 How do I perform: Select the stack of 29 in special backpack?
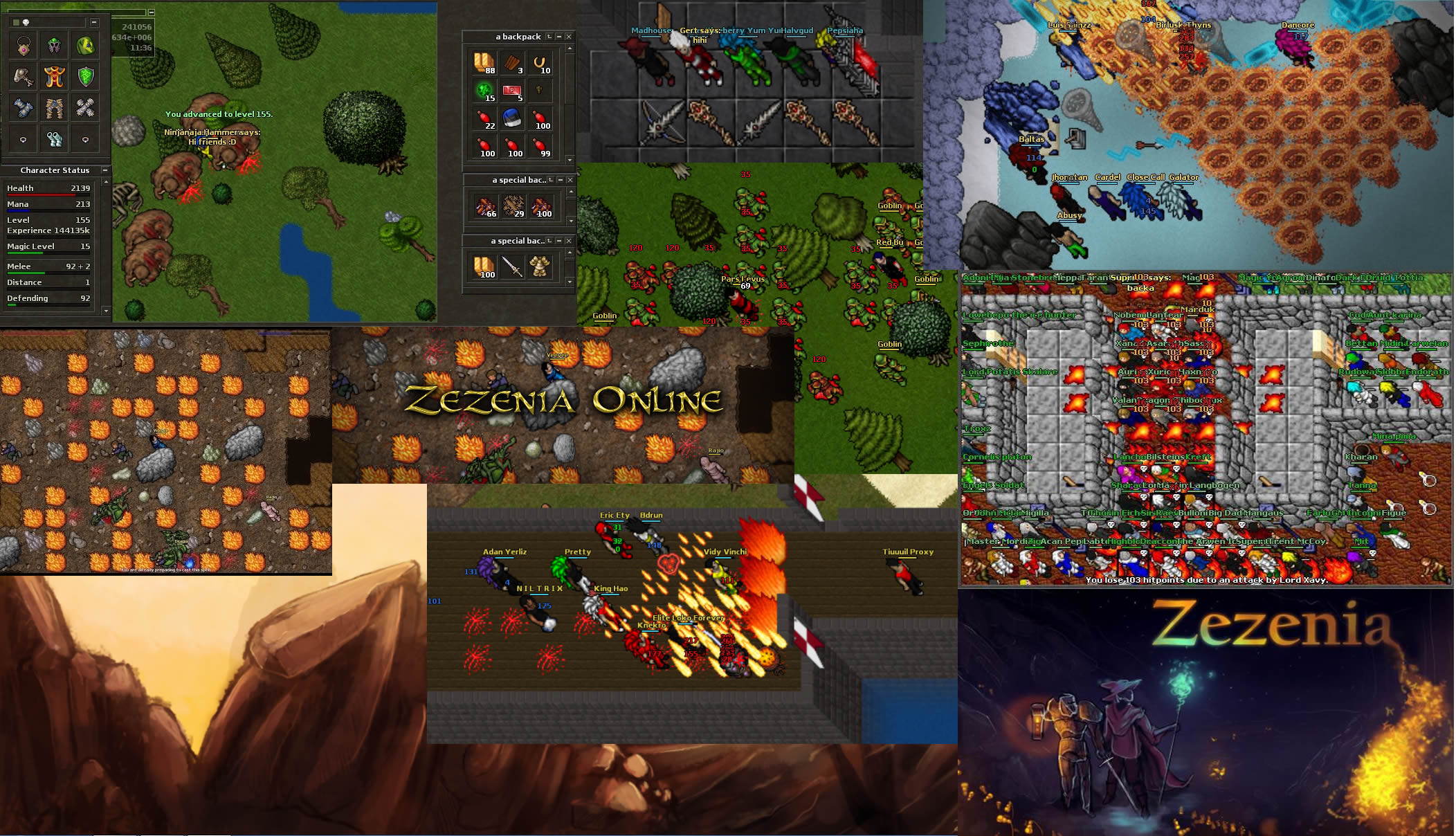coord(512,206)
